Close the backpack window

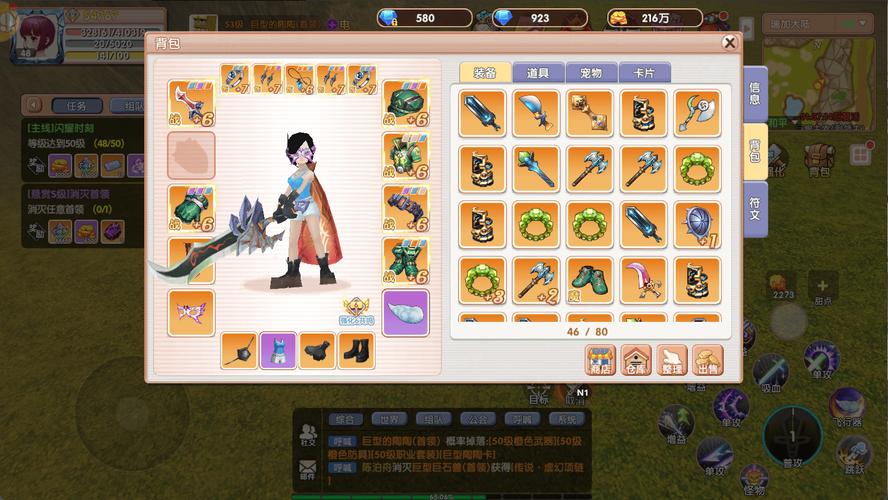pyautogui.click(x=729, y=43)
